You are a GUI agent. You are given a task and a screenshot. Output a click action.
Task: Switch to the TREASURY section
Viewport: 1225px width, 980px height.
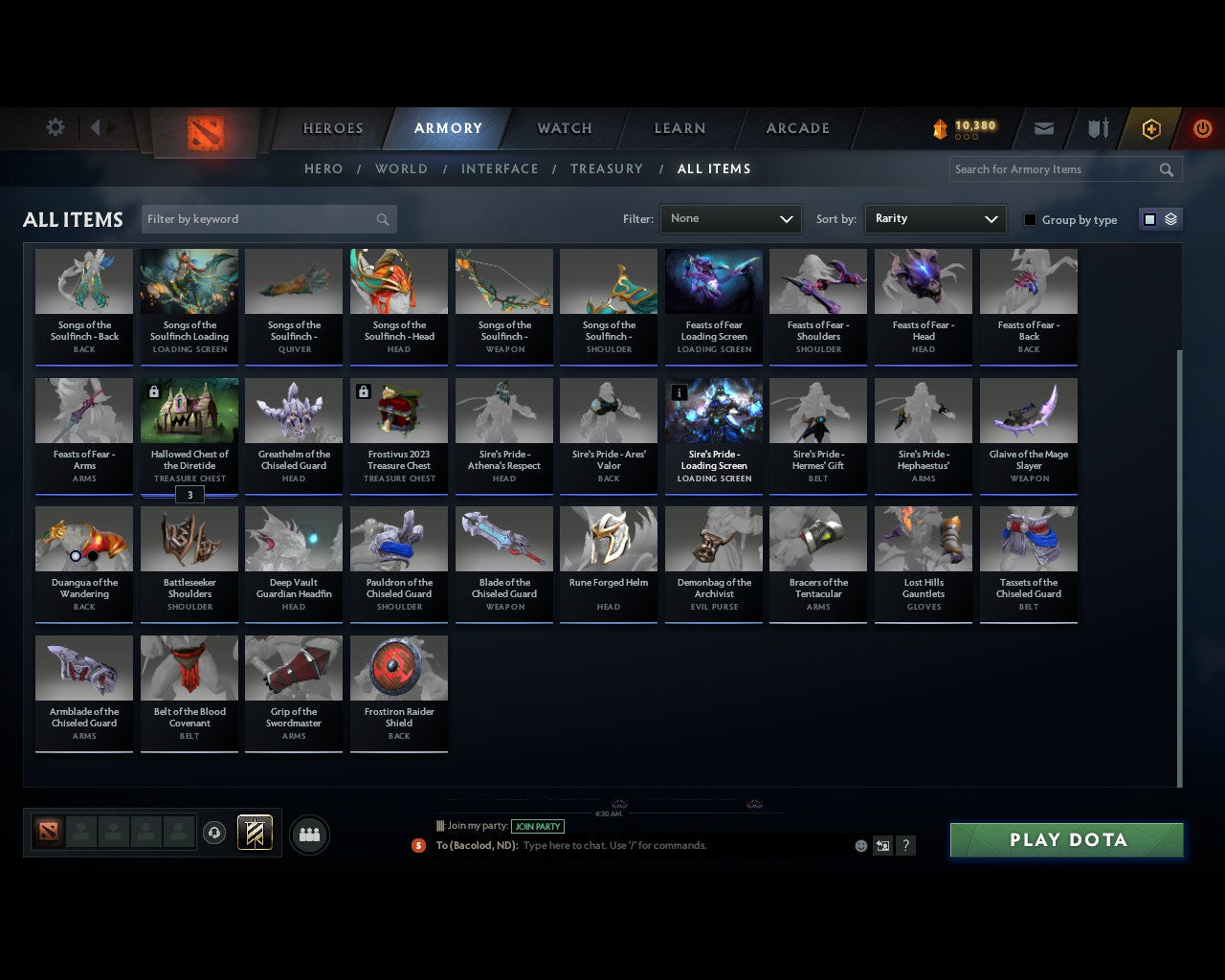pyautogui.click(x=607, y=168)
